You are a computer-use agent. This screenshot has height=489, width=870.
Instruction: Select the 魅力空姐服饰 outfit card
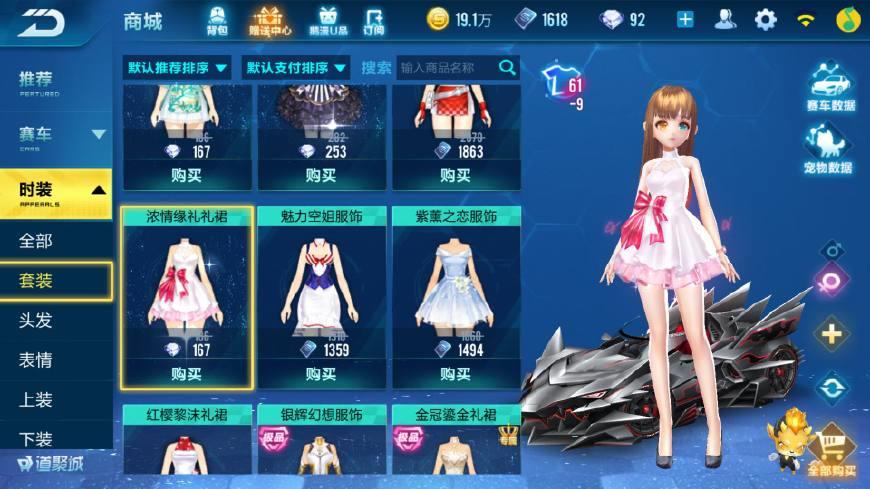point(320,290)
